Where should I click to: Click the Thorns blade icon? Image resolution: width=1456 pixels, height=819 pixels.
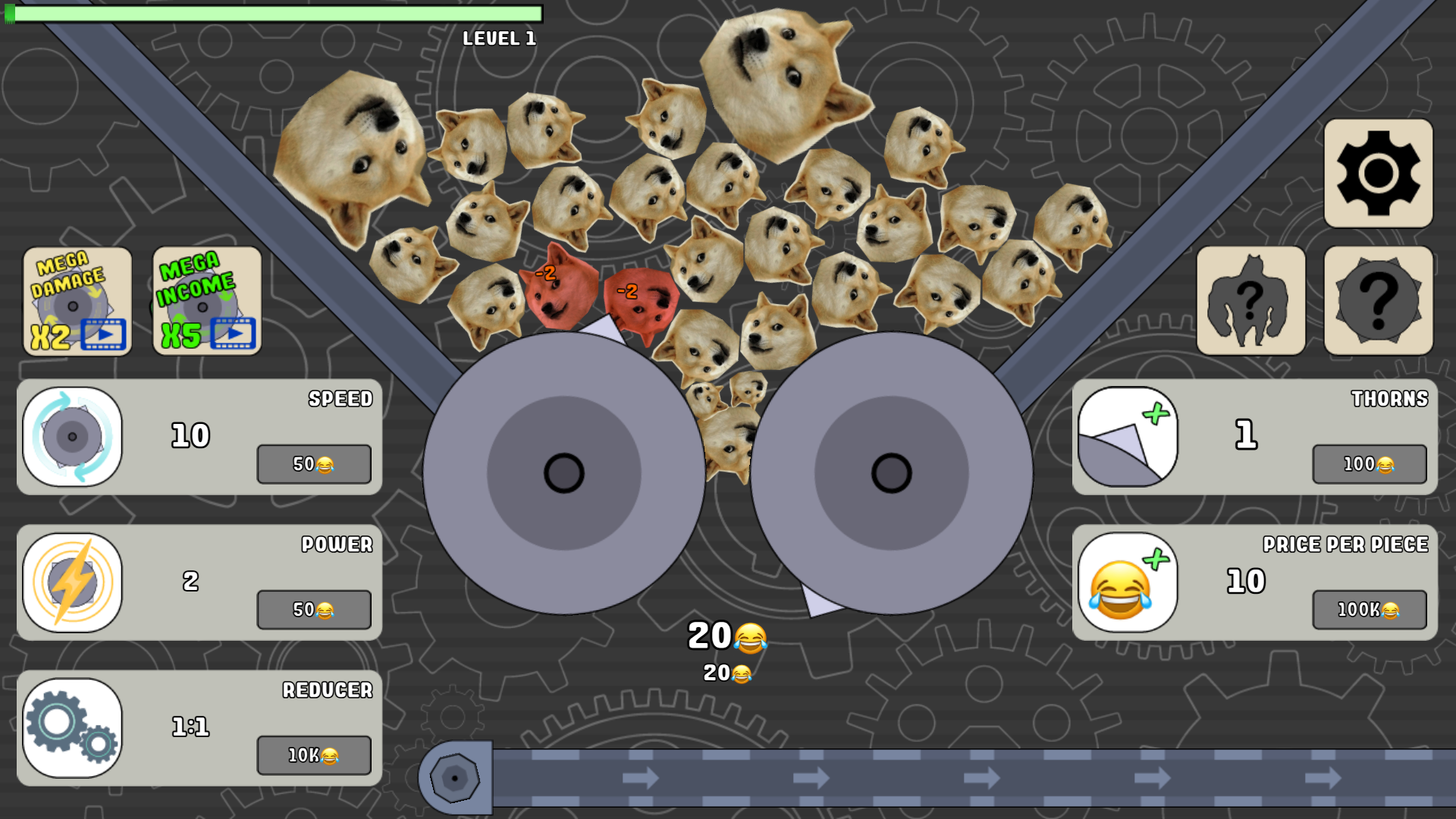click(x=1128, y=436)
